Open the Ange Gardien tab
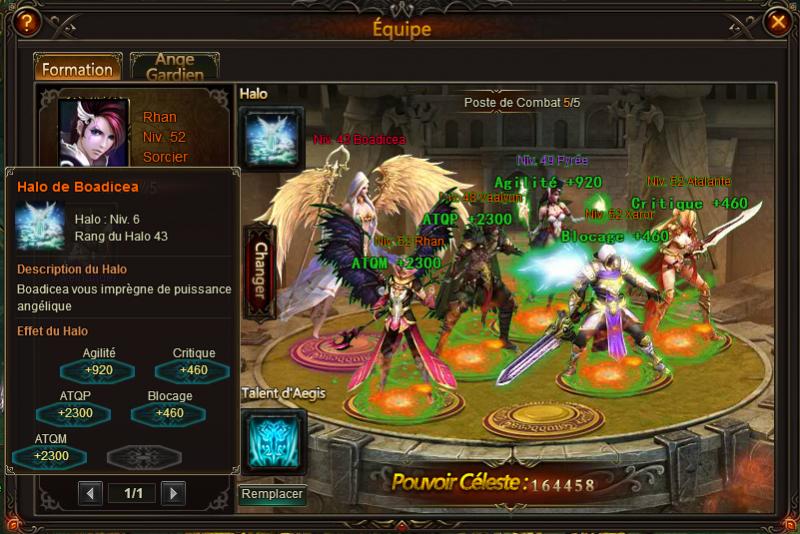This screenshot has height=534, width=800. [174, 68]
